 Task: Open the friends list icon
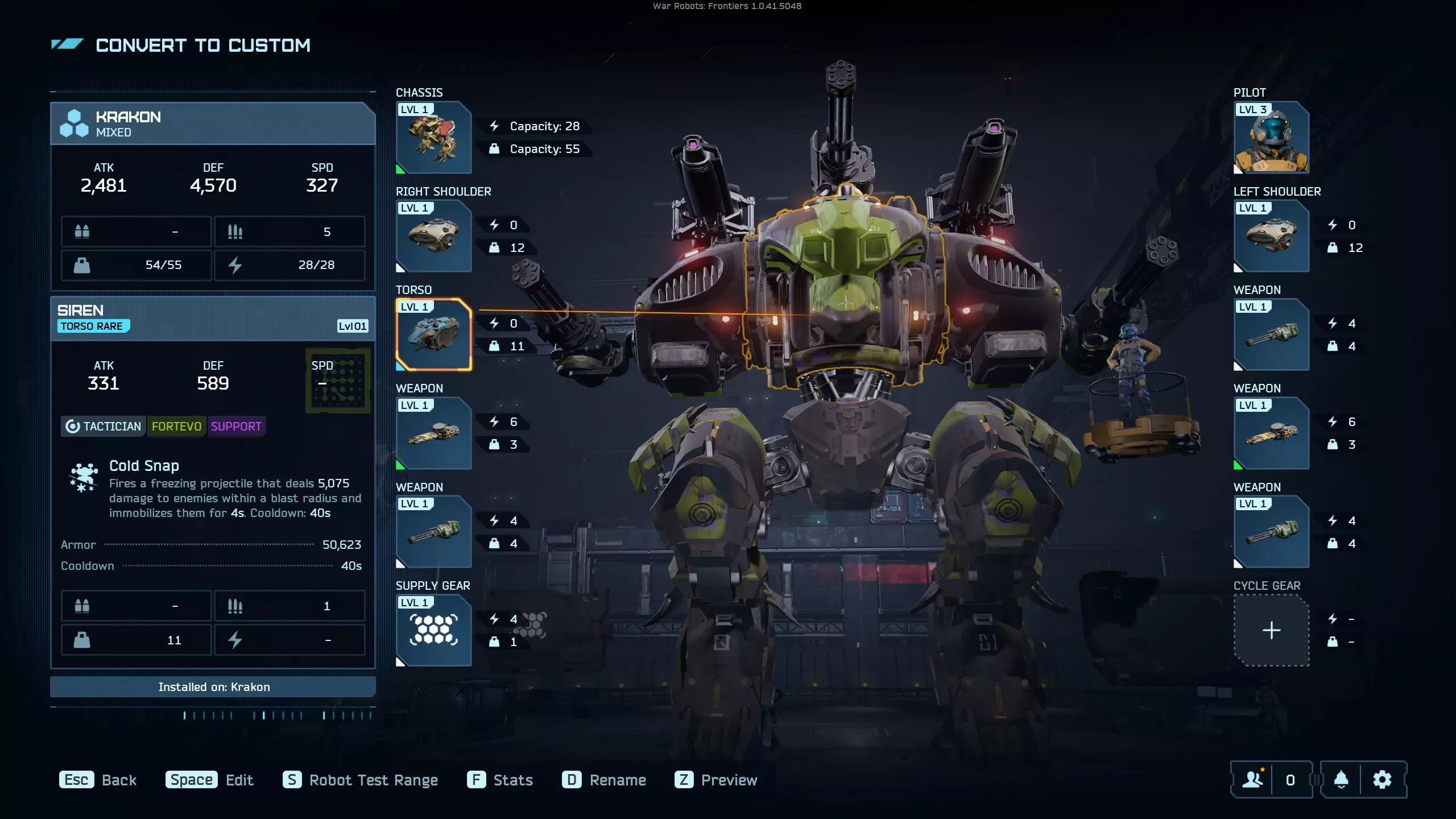click(x=1252, y=780)
